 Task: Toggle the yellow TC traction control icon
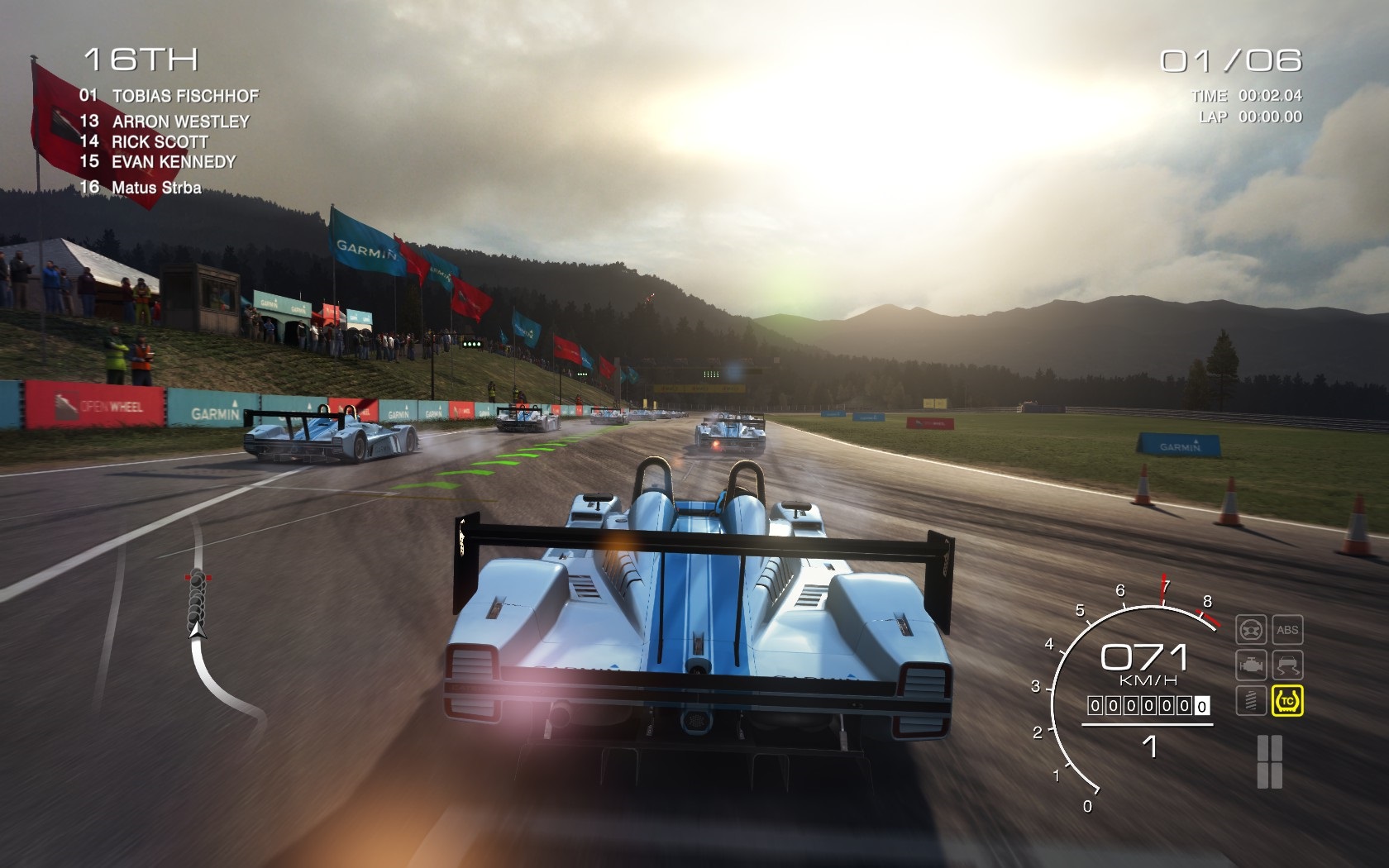(x=1287, y=701)
